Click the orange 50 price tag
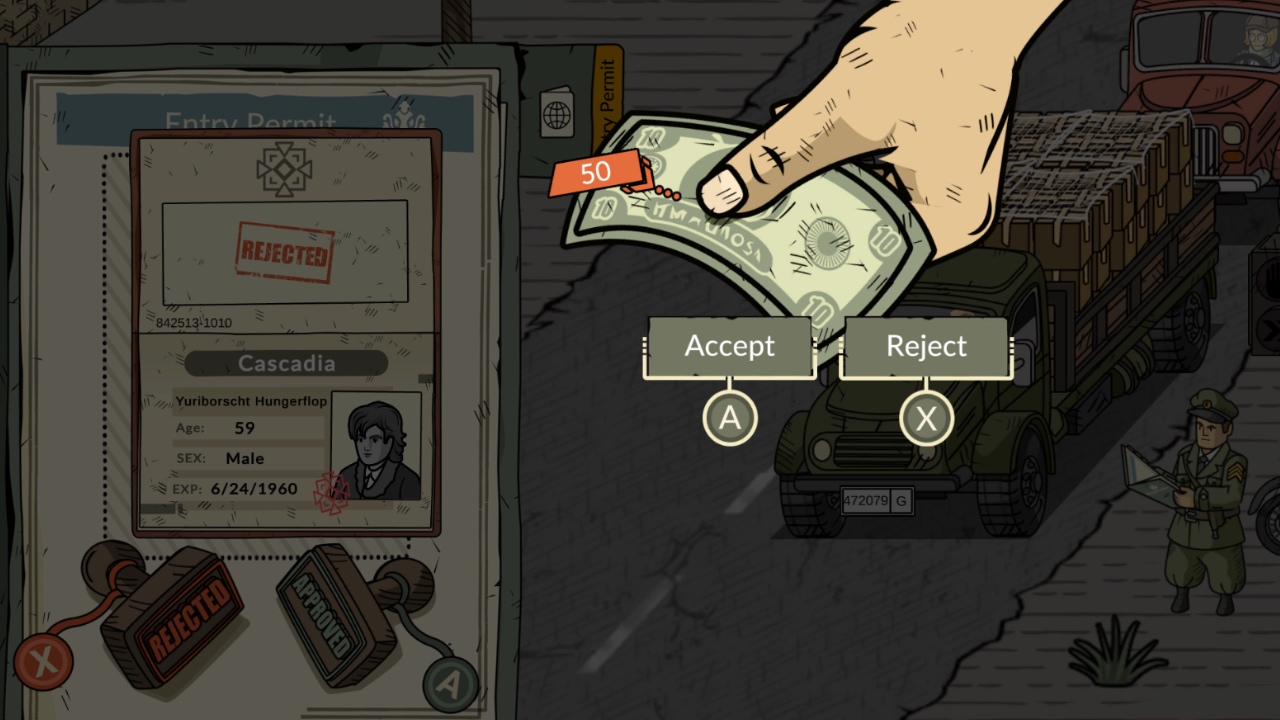This screenshot has height=720, width=1280. [x=593, y=172]
